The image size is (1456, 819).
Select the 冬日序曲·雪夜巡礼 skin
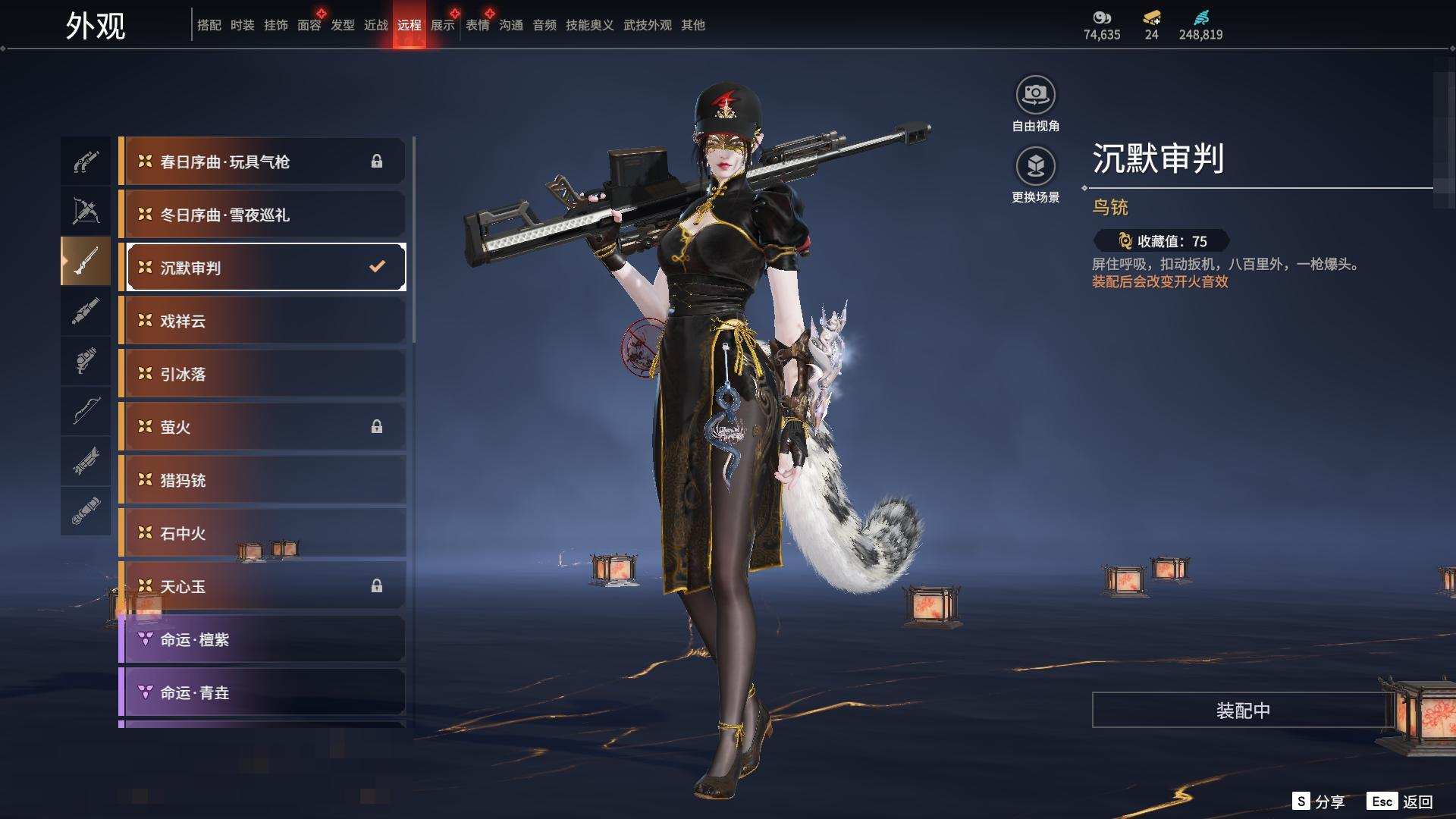click(262, 215)
